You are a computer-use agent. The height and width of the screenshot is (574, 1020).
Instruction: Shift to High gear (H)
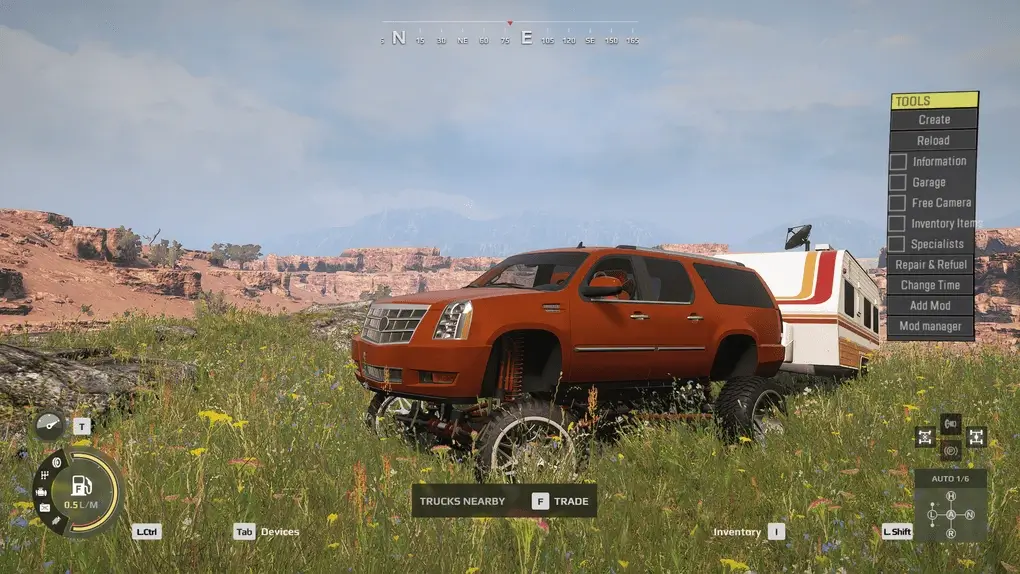coord(950,496)
